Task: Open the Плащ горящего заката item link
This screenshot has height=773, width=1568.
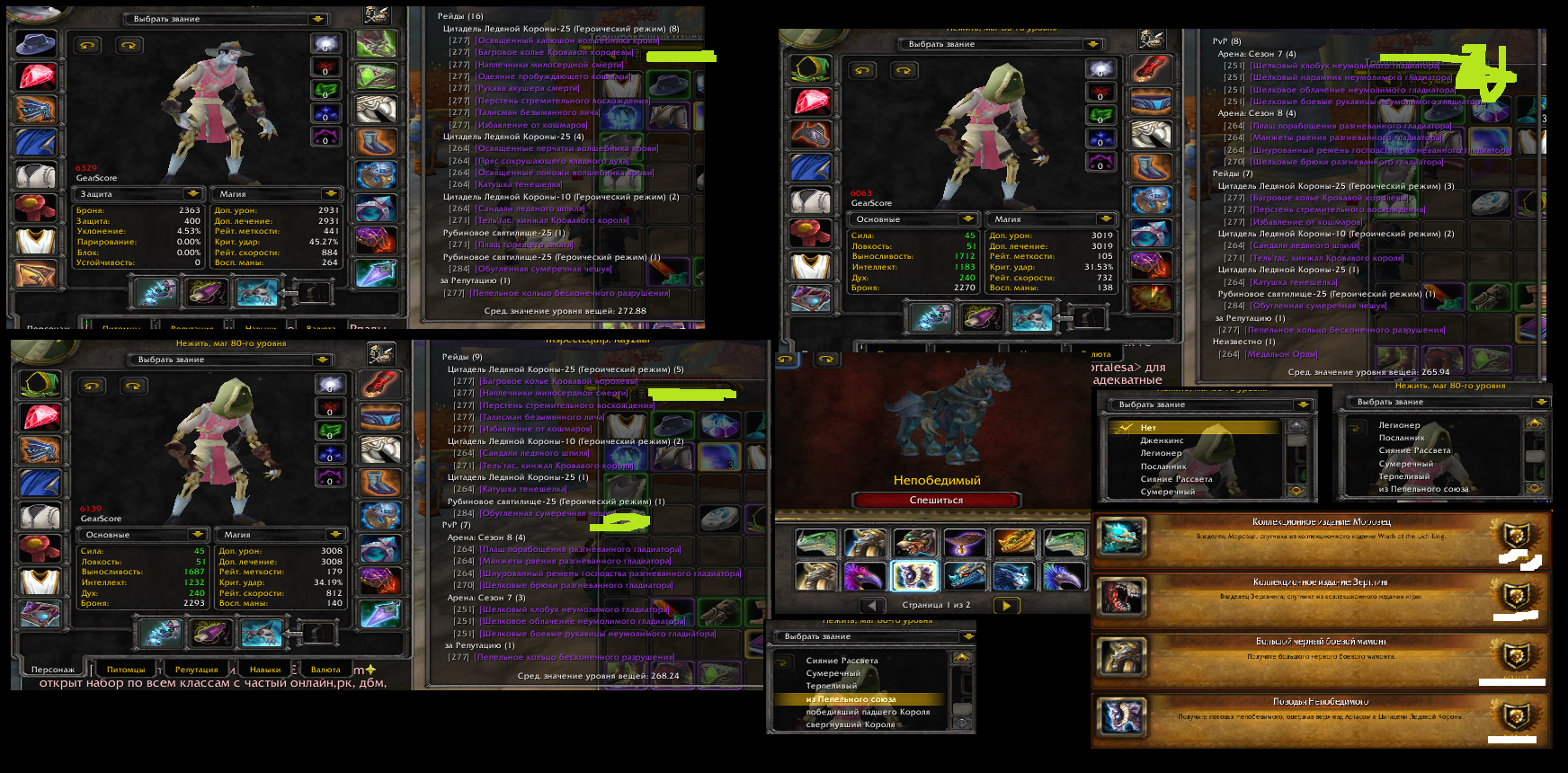Action: click(524, 244)
